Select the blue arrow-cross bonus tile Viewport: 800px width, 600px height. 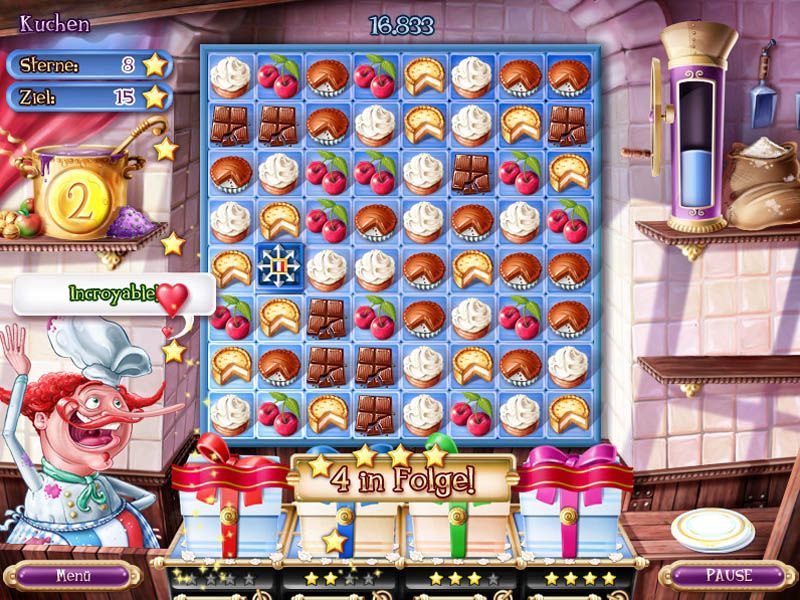tap(279, 267)
